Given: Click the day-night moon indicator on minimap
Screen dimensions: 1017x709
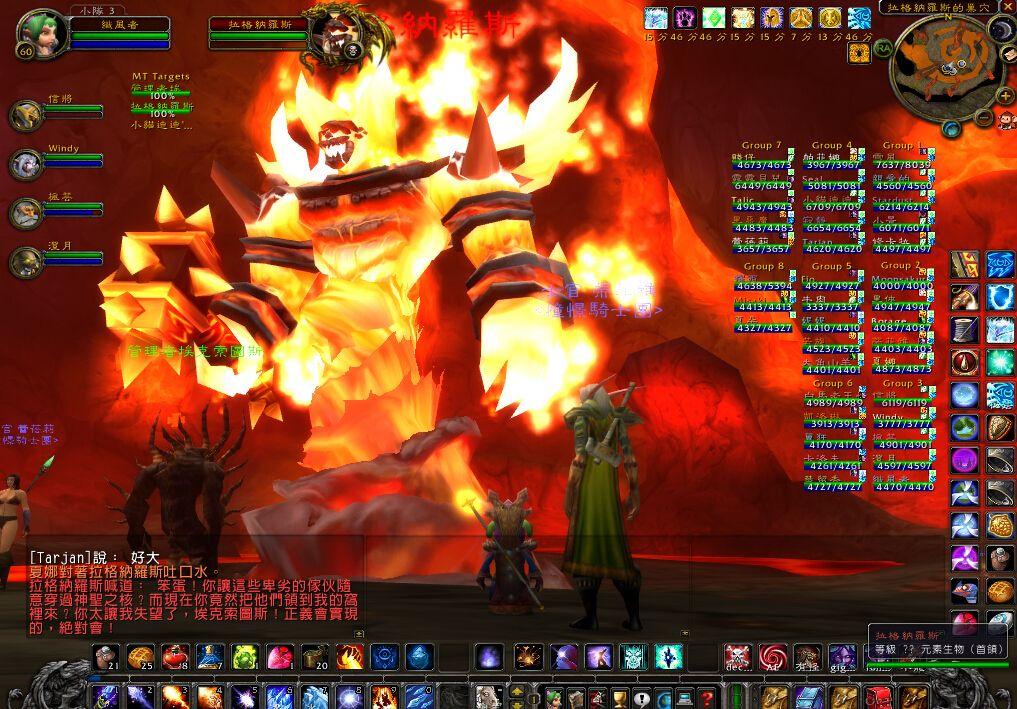Looking at the screenshot, I should pyautogui.click(x=1000, y=29).
